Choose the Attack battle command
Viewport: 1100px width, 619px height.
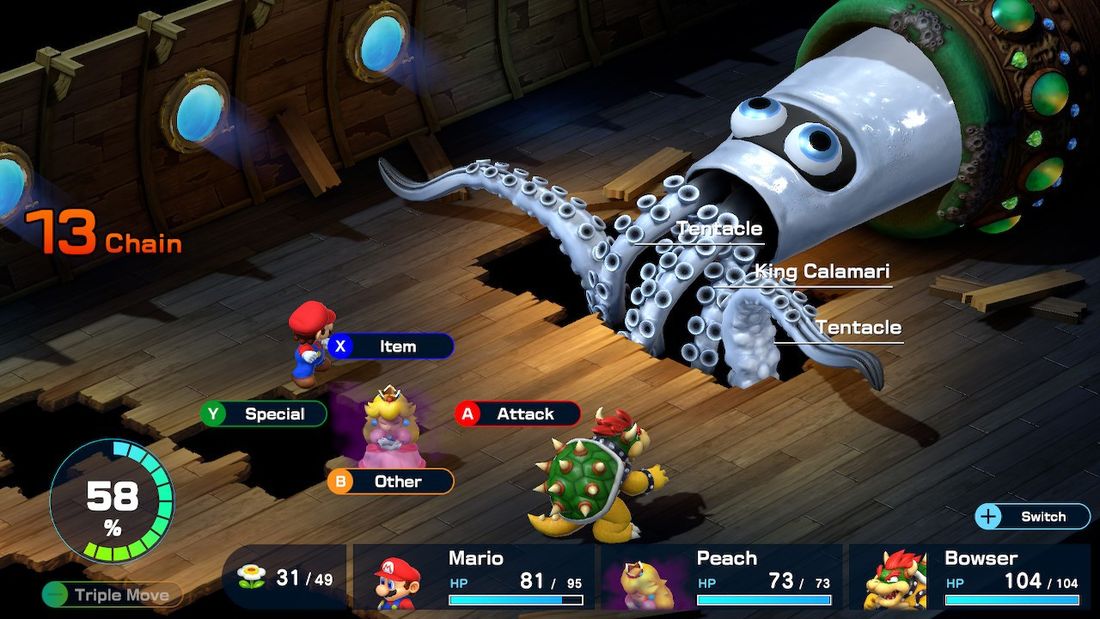[x=518, y=414]
